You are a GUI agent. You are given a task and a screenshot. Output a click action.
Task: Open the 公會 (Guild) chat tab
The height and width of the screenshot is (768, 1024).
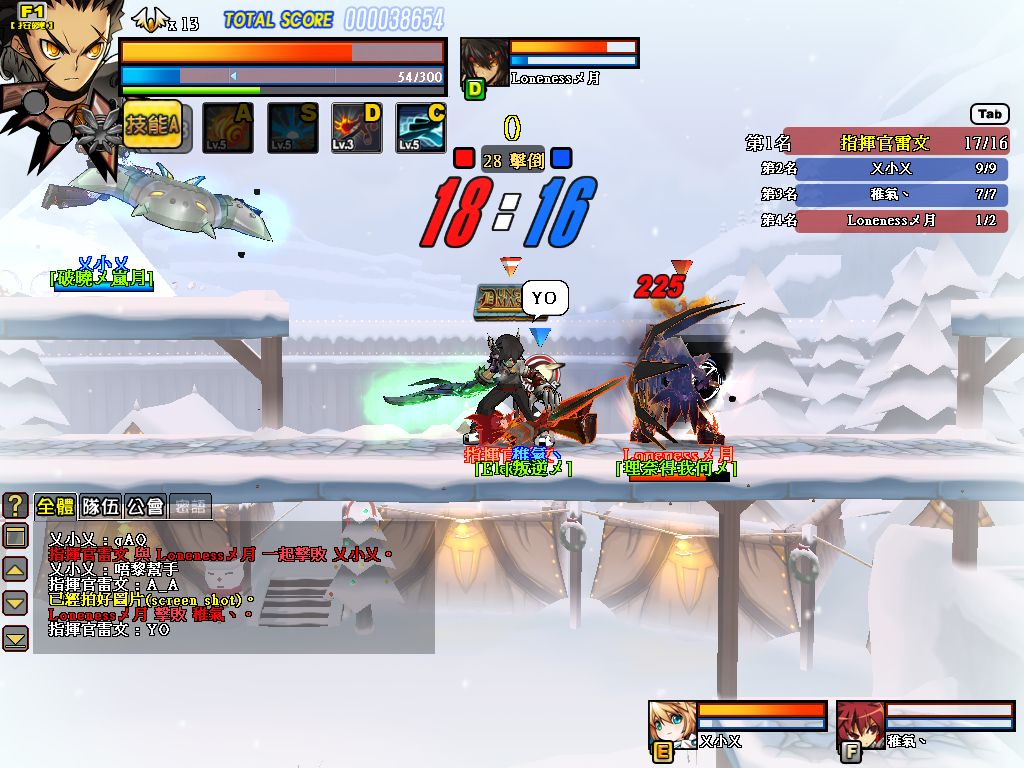[145, 506]
